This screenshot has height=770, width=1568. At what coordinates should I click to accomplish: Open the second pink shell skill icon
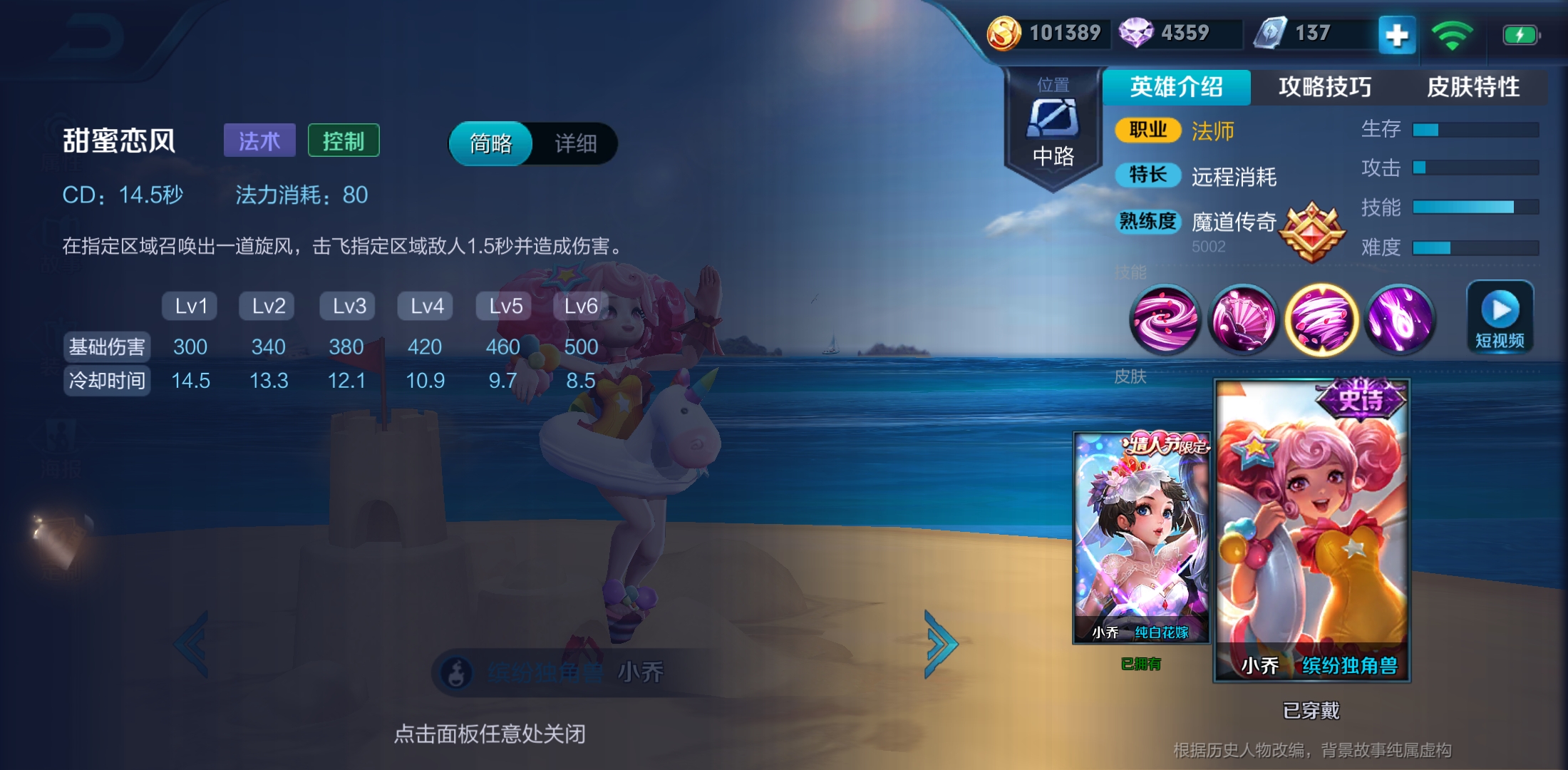pos(1244,320)
